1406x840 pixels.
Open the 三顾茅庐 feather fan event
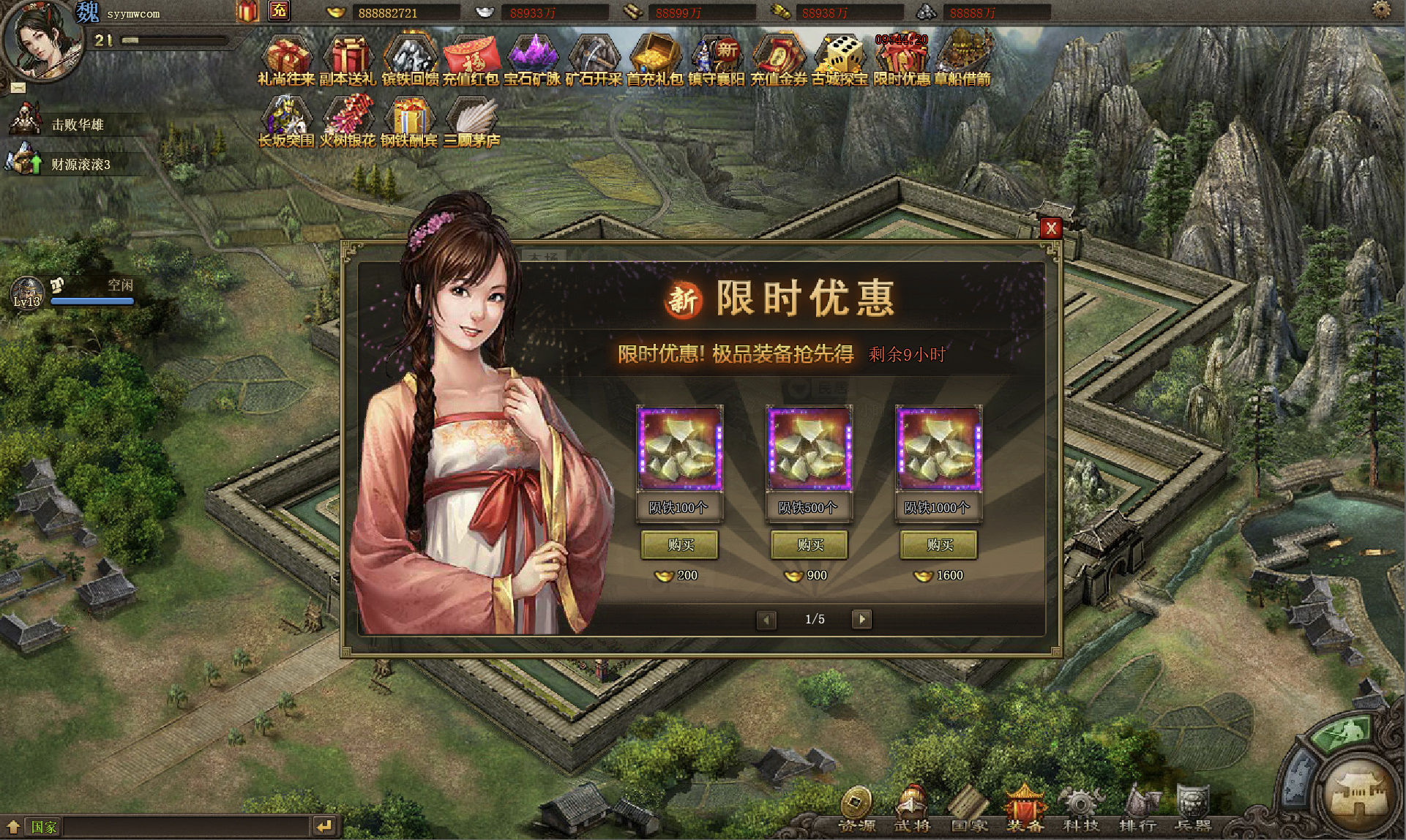click(471, 121)
